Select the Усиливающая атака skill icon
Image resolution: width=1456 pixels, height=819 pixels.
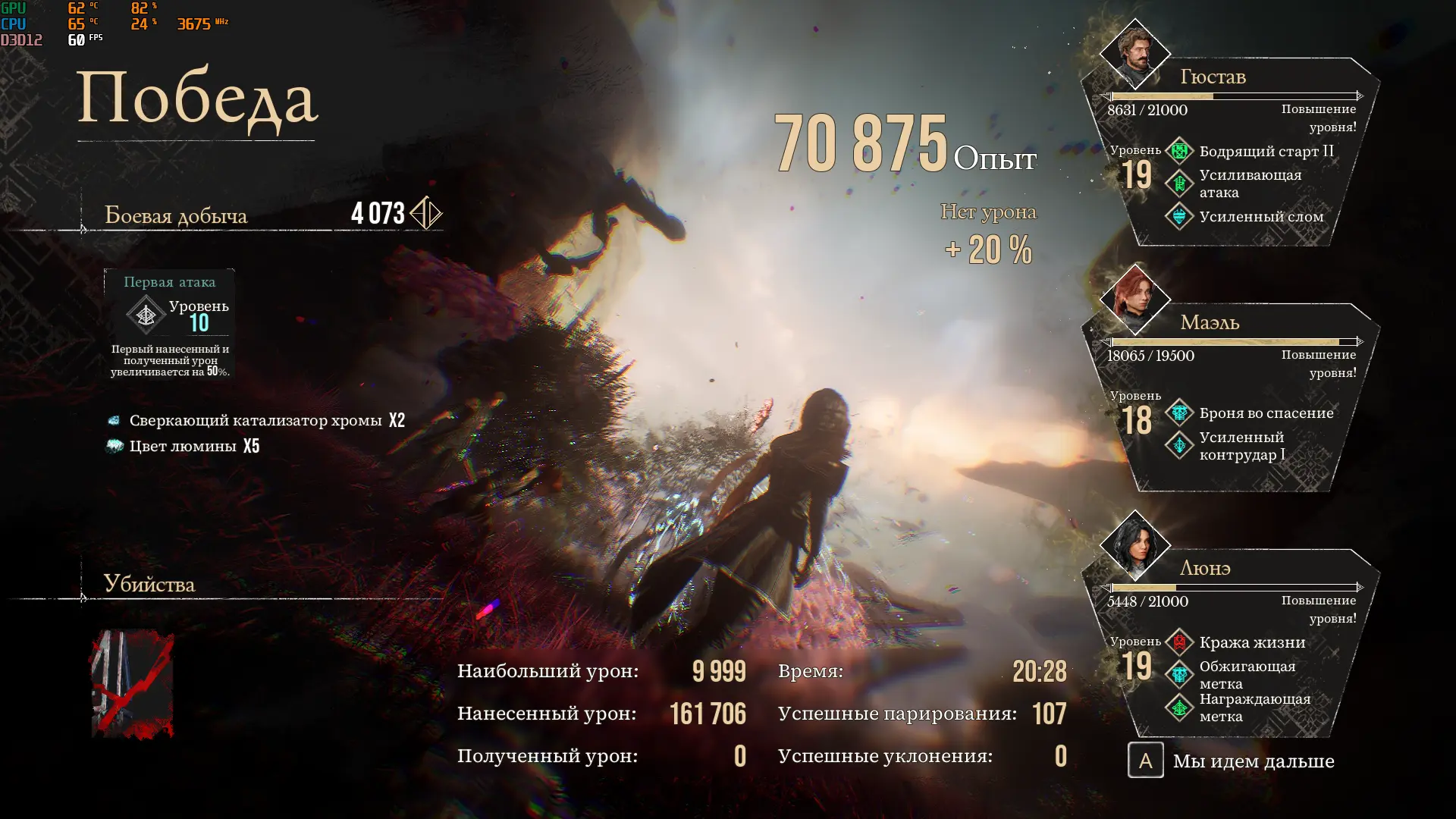[1179, 184]
